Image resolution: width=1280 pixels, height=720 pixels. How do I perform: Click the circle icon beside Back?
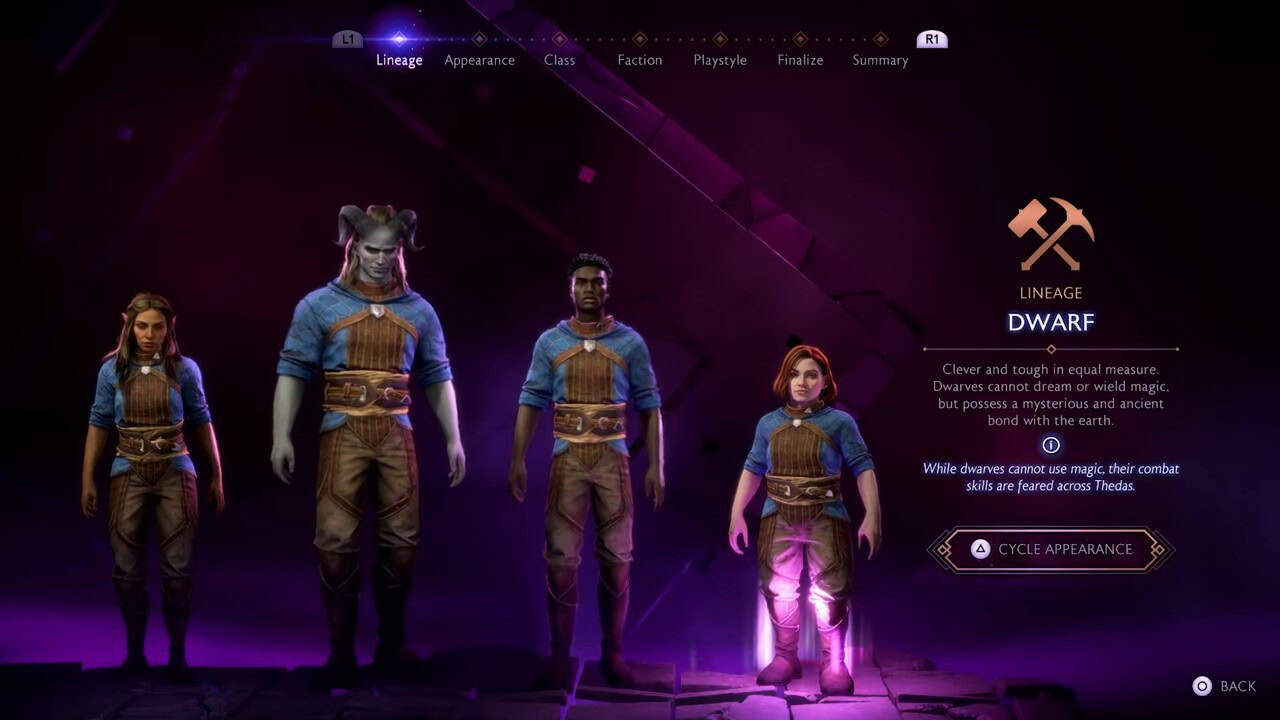click(x=1201, y=686)
